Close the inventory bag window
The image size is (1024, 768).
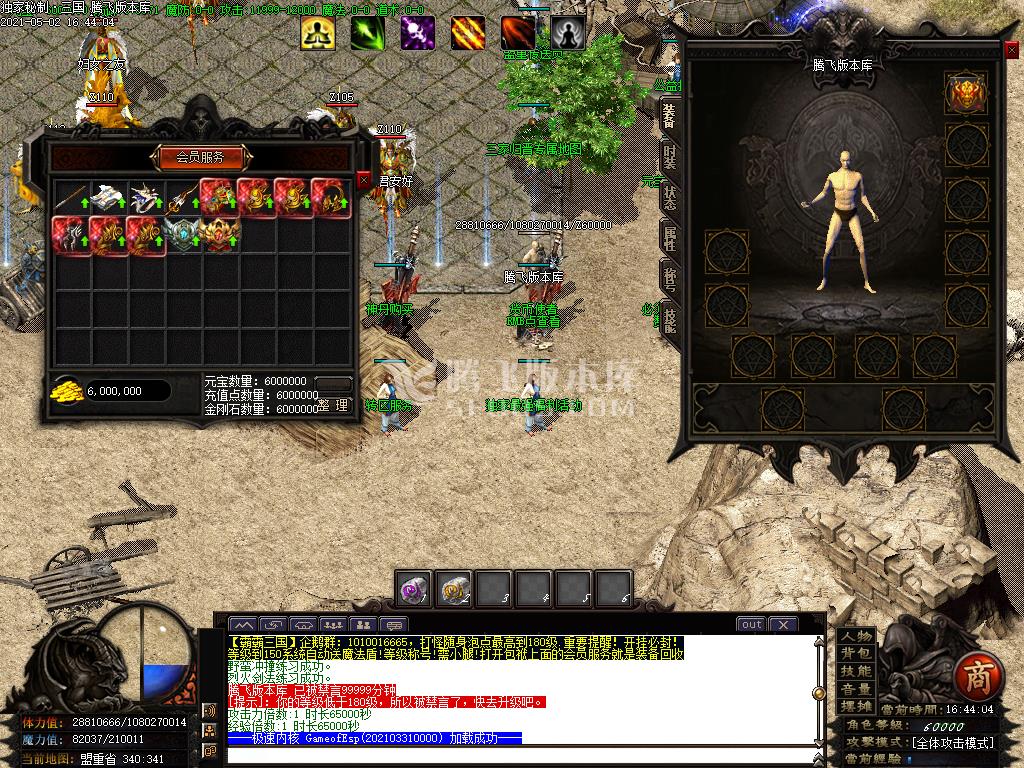tap(363, 180)
